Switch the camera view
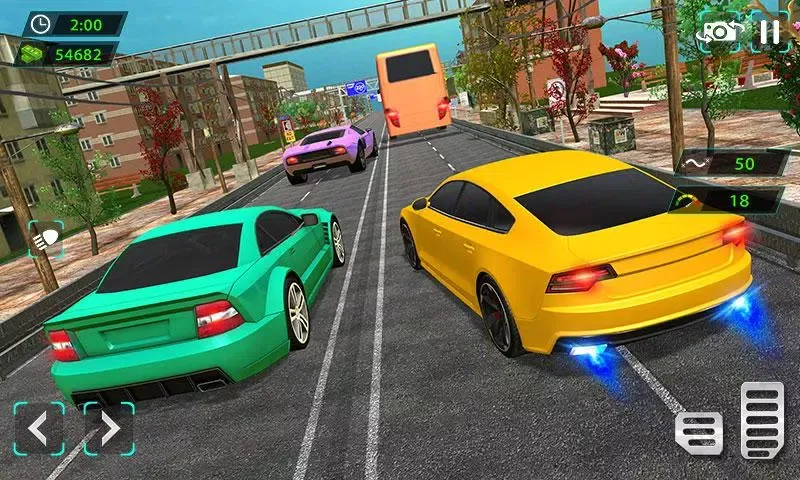The width and height of the screenshot is (800, 480). coord(720,32)
